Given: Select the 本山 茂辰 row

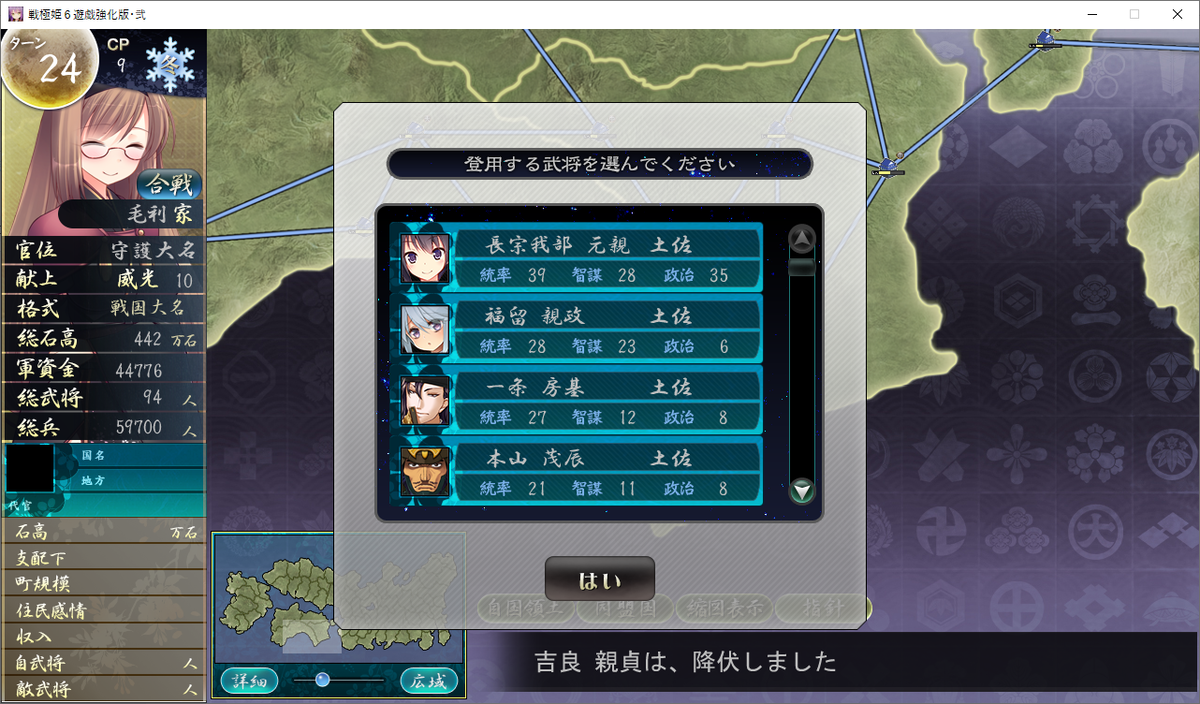Looking at the screenshot, I should (x=580, y=470).
